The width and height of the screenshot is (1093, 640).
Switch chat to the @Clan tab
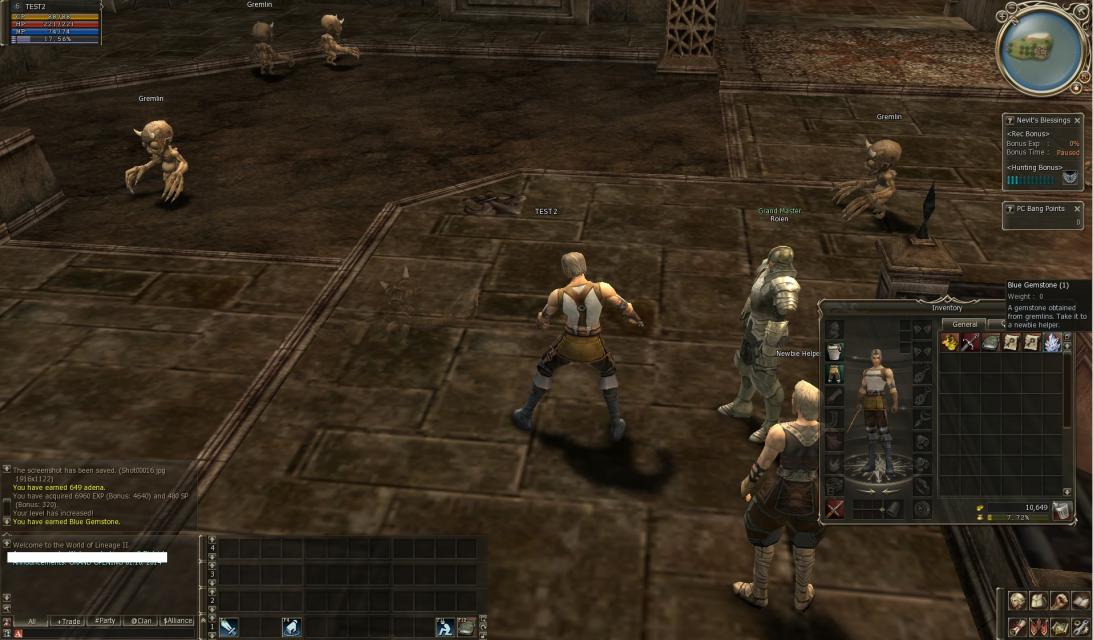point(141,621)
